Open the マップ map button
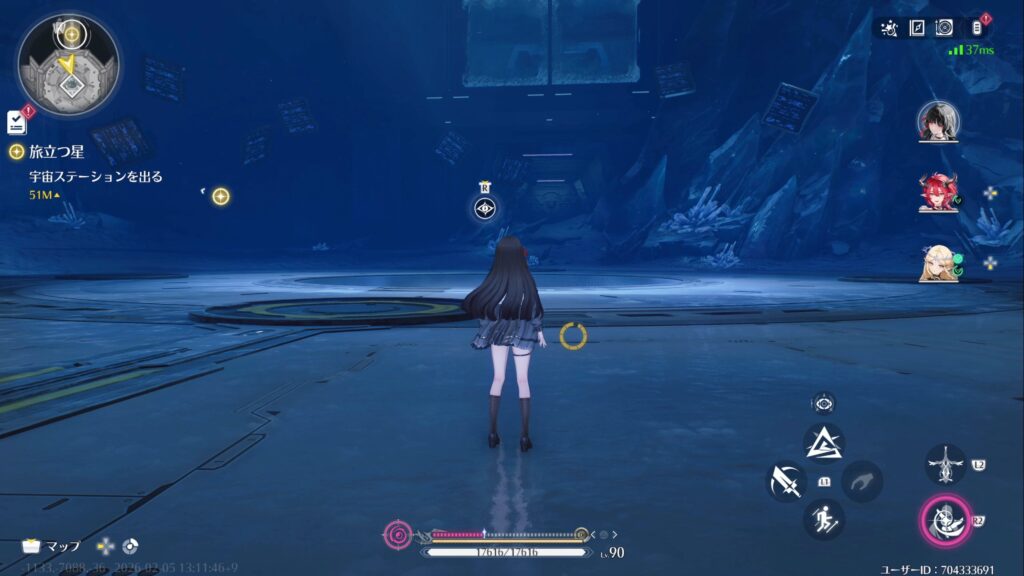 pyautogui.click(x=52, y=546)
